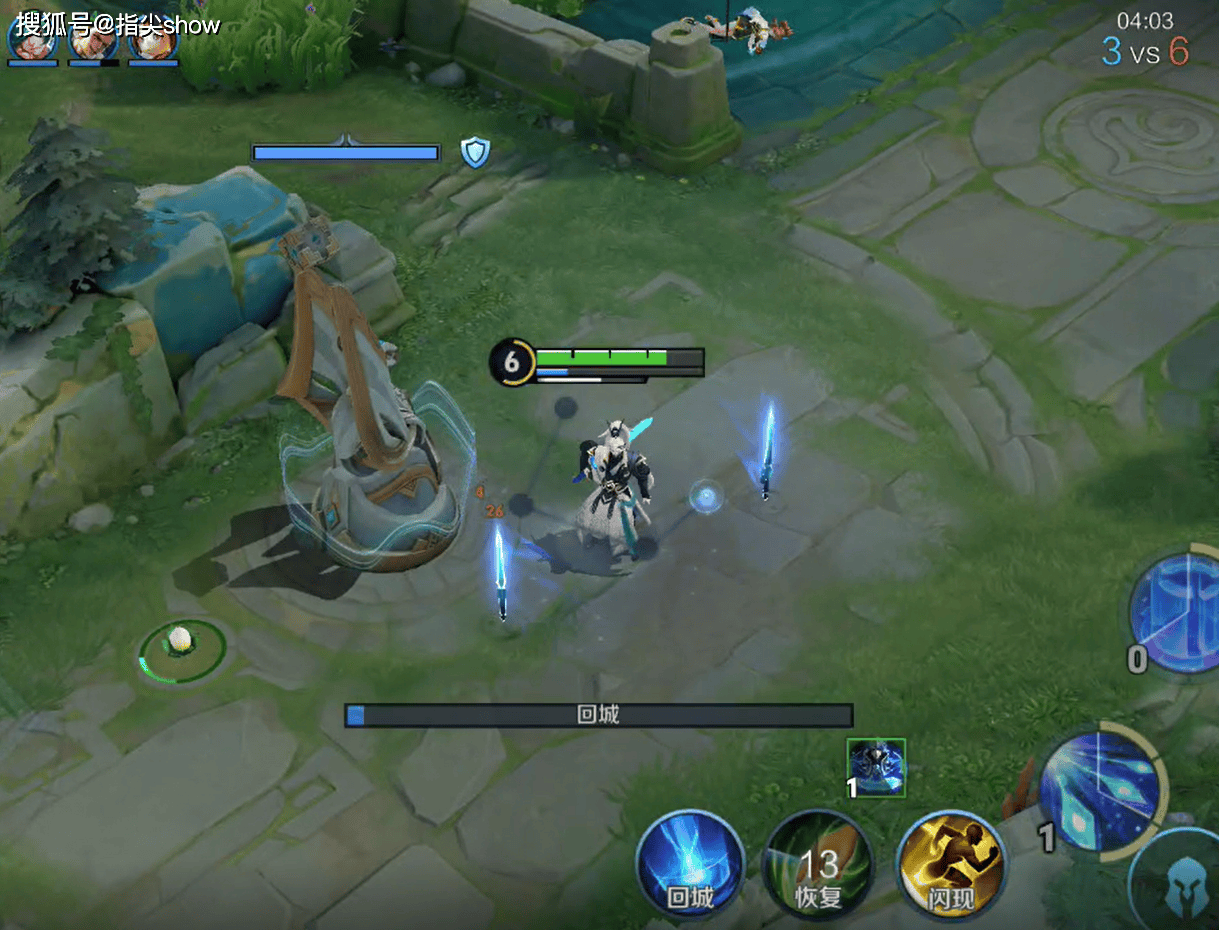1219x930 pixels.
Task: Buy the suggested item in the green-framed slot
Action: [877, 768]
